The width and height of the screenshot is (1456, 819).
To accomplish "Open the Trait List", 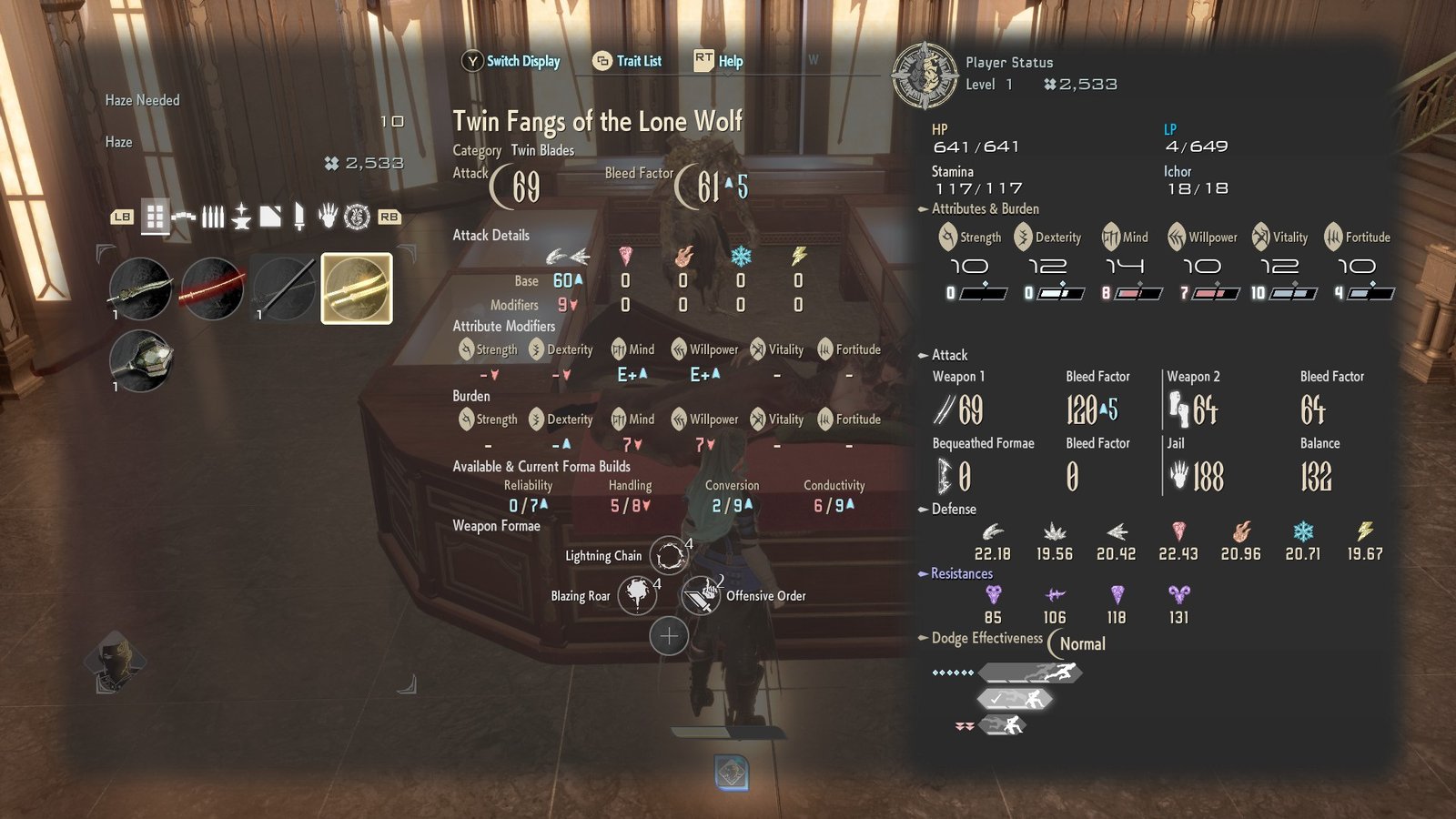I will pyautogui.click(x=627, y=61).
